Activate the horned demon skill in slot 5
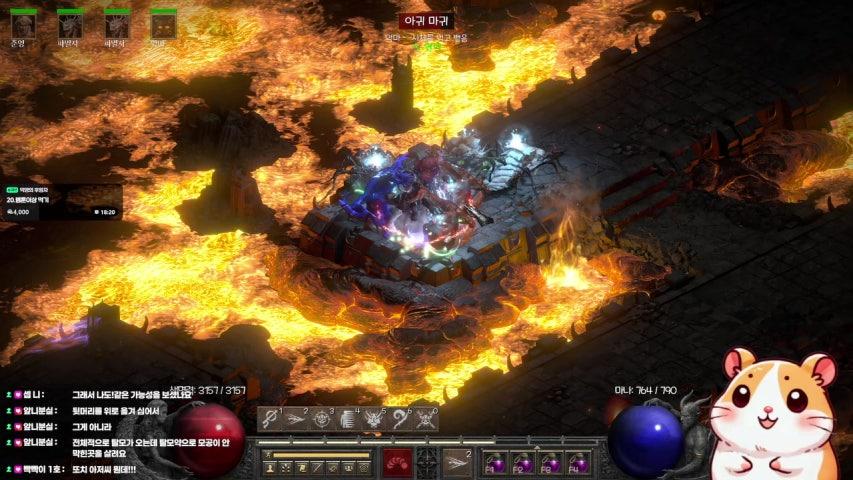Image resolution: width=853 pixels, height=480 pixels. click(x=374, y=419)
